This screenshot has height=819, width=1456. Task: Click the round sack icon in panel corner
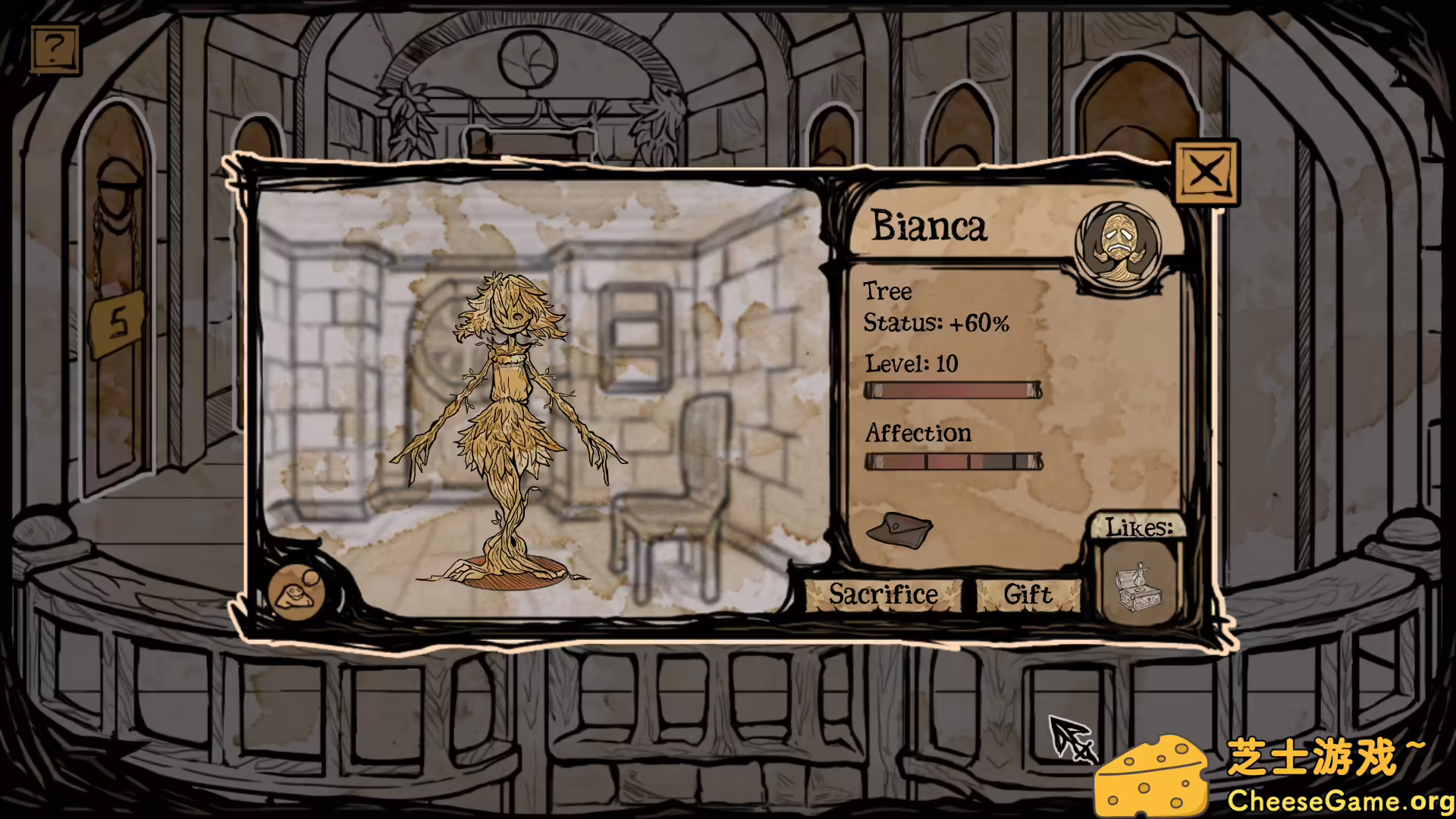click(297, 591)
